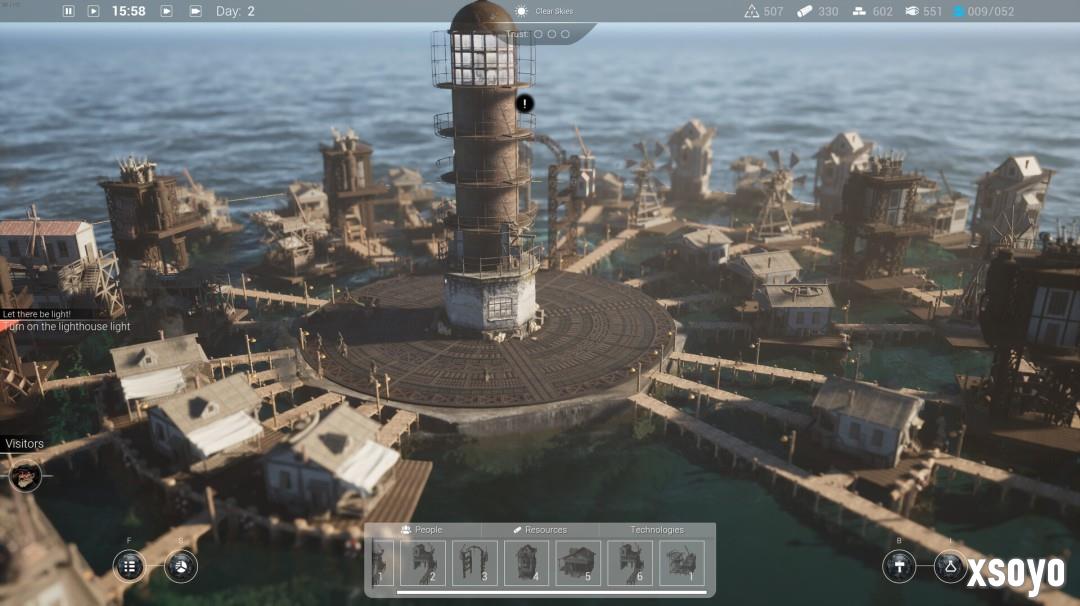This screenshot has width=1080, height=606.
Task: Open the hammer build menu button
Action: coord(899,566)
